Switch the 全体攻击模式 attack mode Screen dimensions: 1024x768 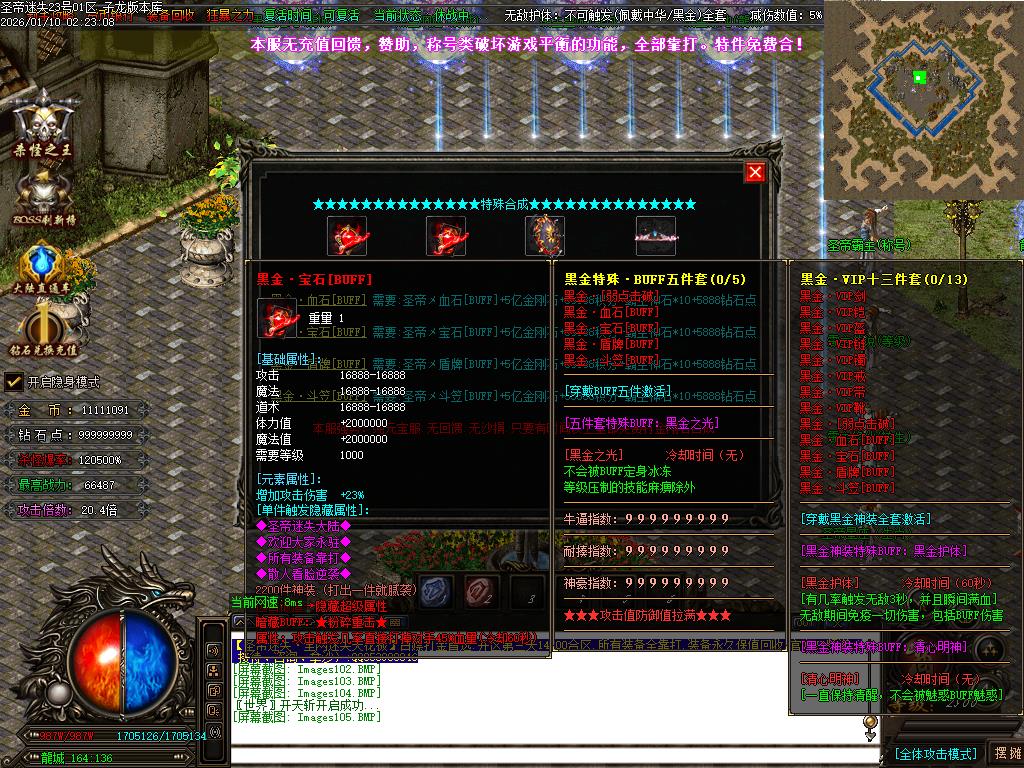934,753
